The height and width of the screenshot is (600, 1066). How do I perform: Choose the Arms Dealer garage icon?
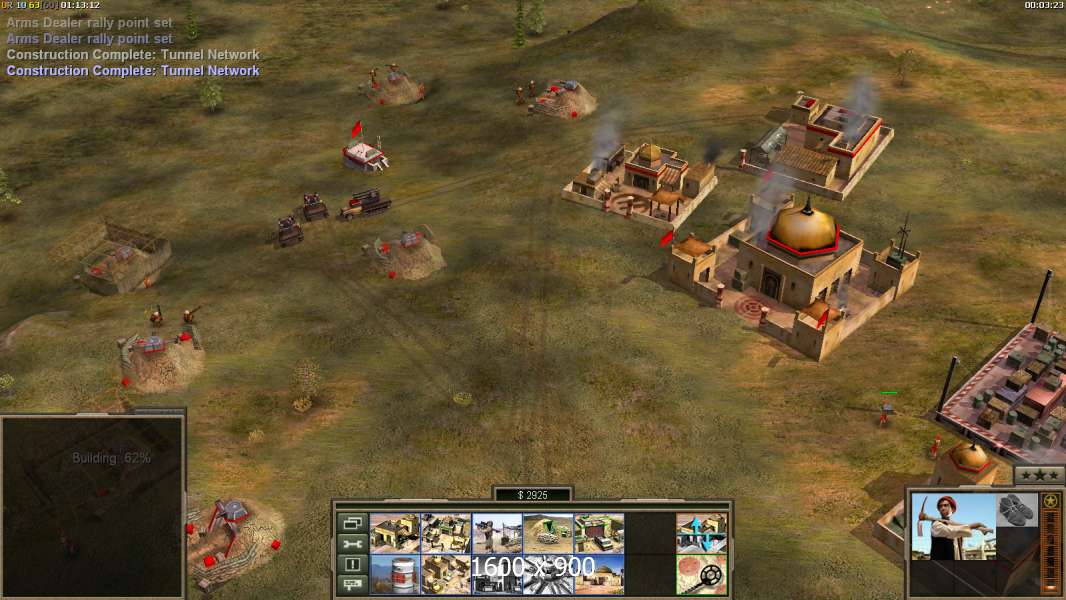coord(599,533)
